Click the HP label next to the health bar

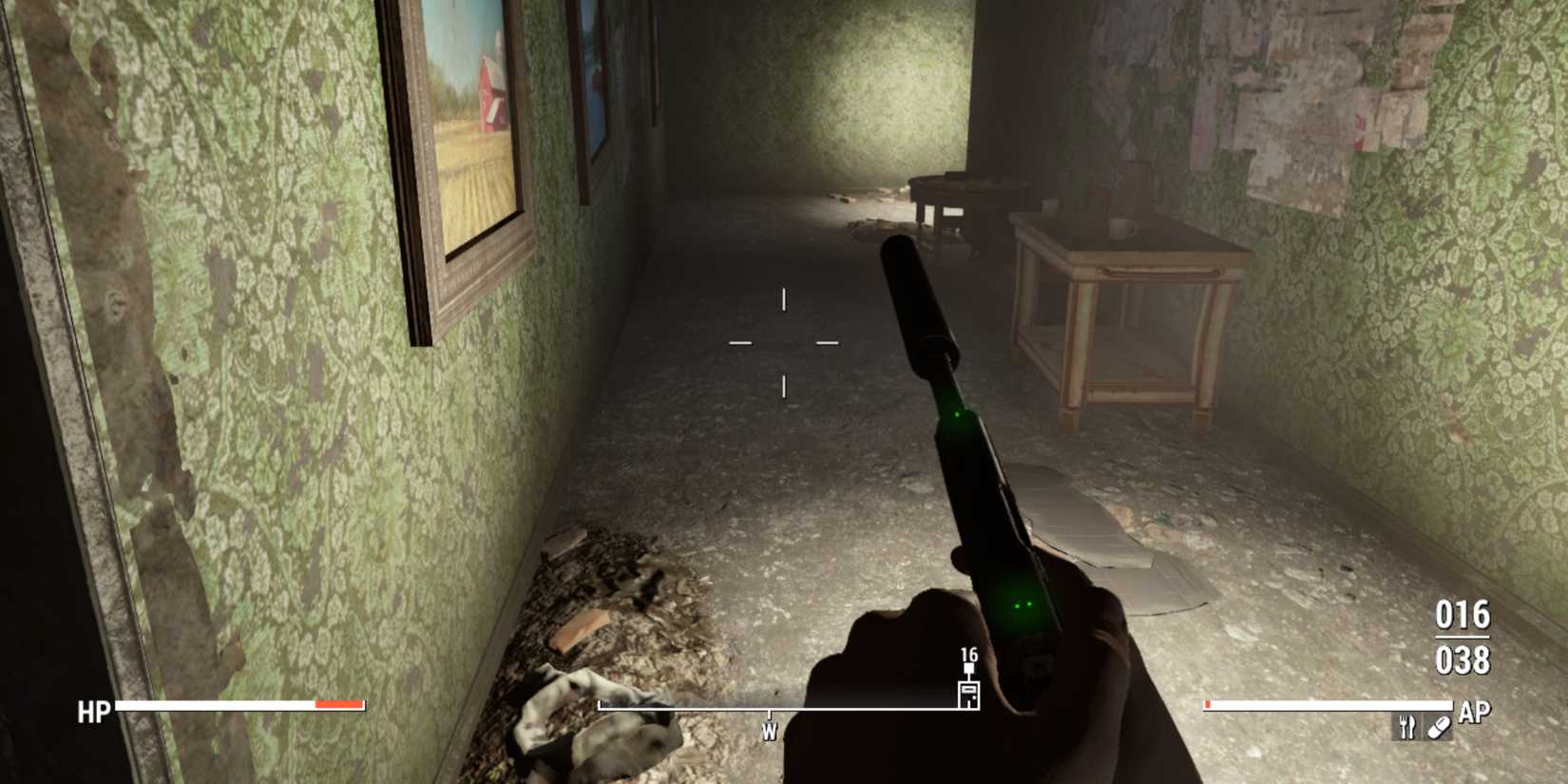(92, 708)
